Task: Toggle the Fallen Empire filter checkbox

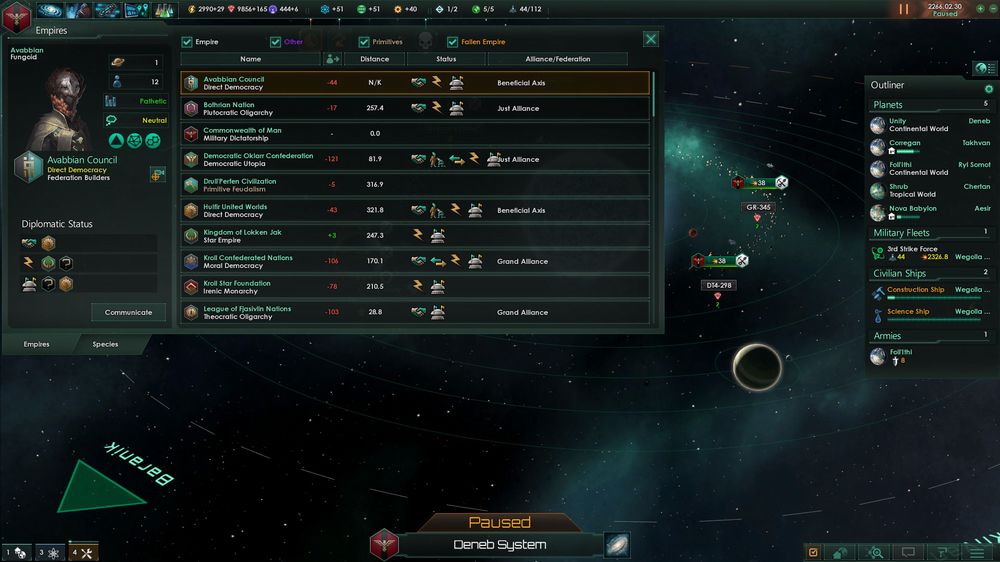Action: click(453, 42)
